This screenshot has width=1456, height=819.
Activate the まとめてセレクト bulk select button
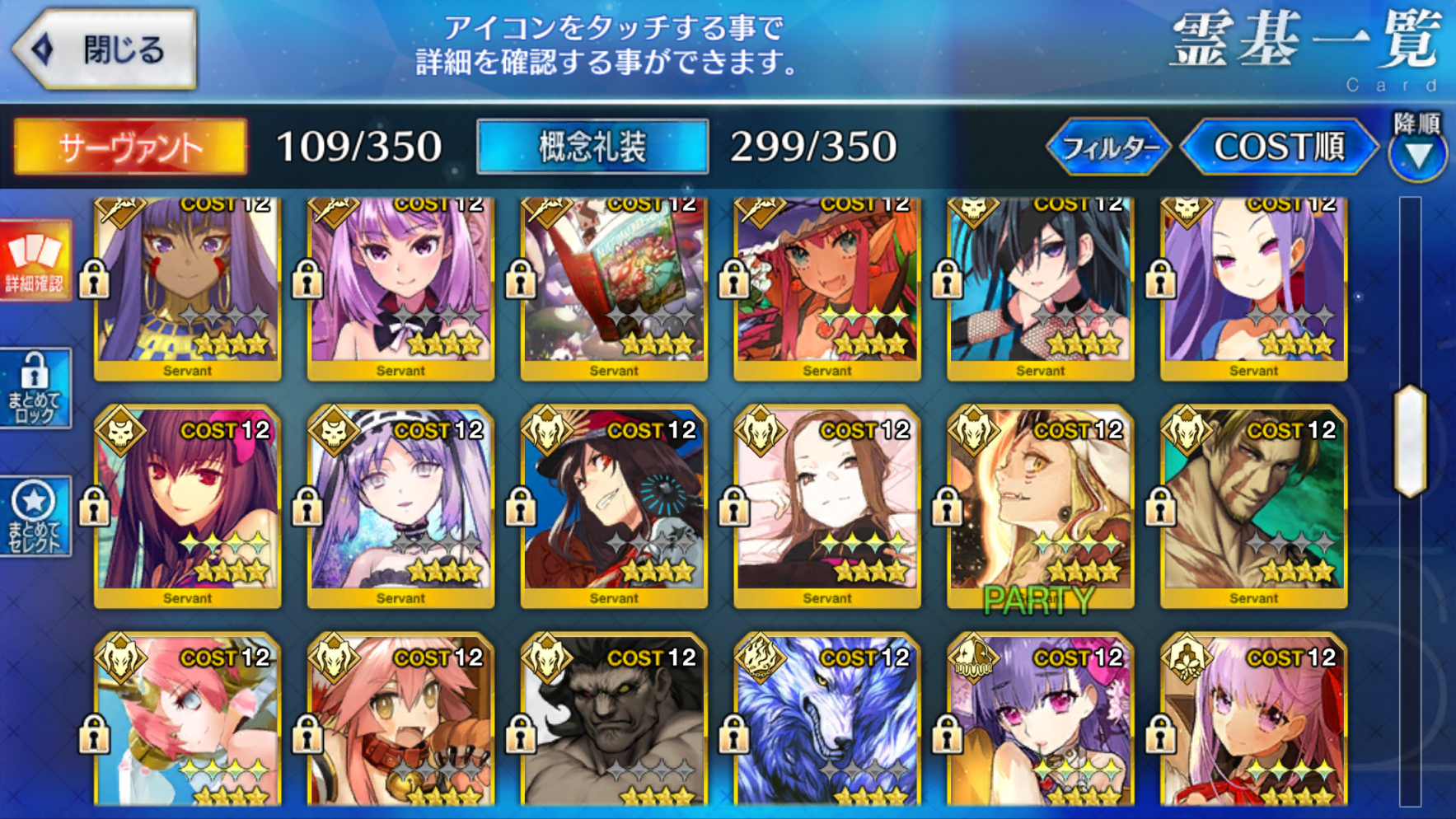pyautogui.click(x=35, y=517)
